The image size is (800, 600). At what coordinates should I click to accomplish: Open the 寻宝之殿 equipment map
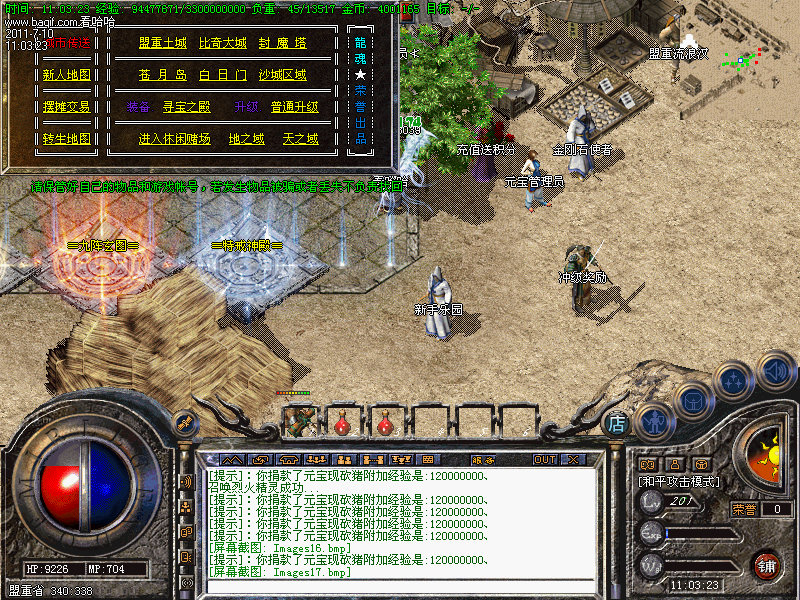[x=186, y=108]
